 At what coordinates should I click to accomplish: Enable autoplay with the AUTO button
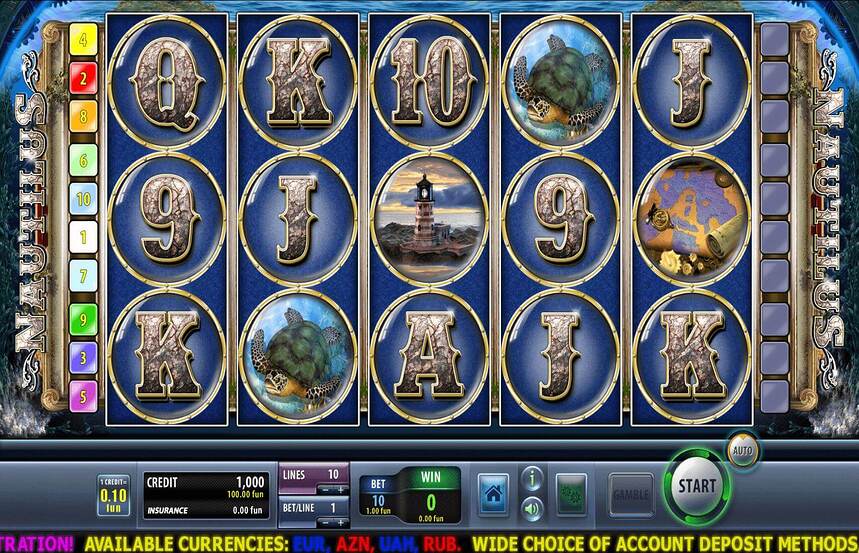pos(741,449)
